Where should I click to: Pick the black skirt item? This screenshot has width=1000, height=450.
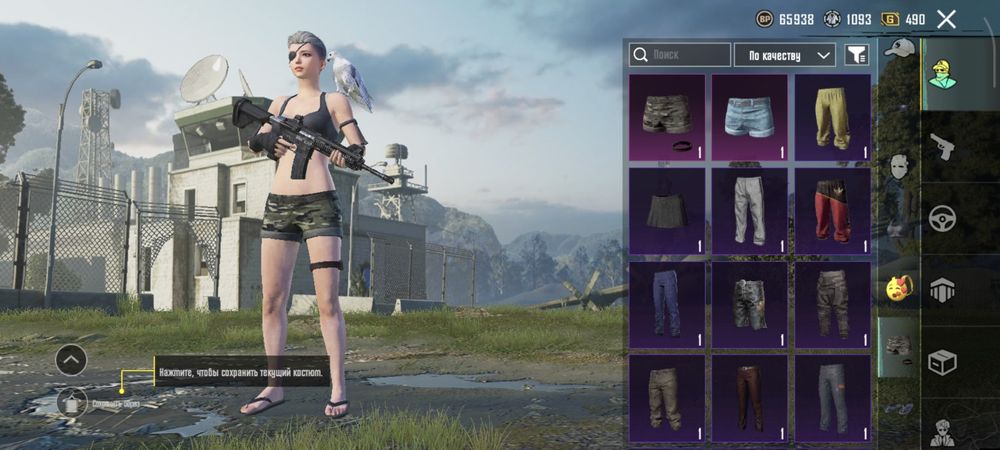[x=667, y=210]
